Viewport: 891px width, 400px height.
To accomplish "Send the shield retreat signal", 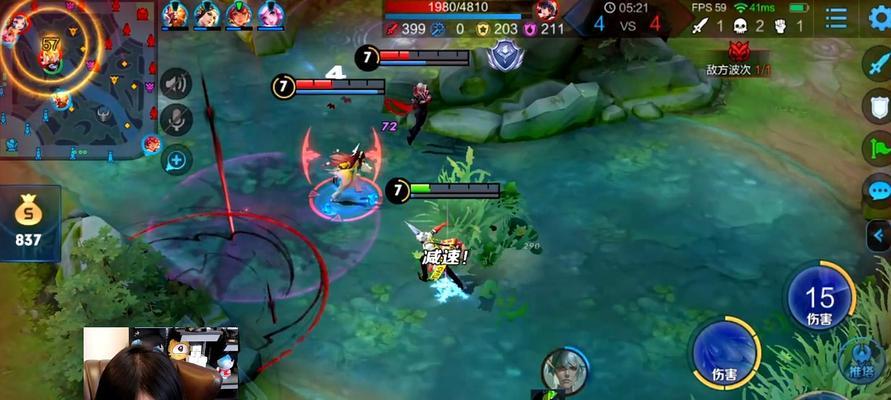I will click(877, 105).
